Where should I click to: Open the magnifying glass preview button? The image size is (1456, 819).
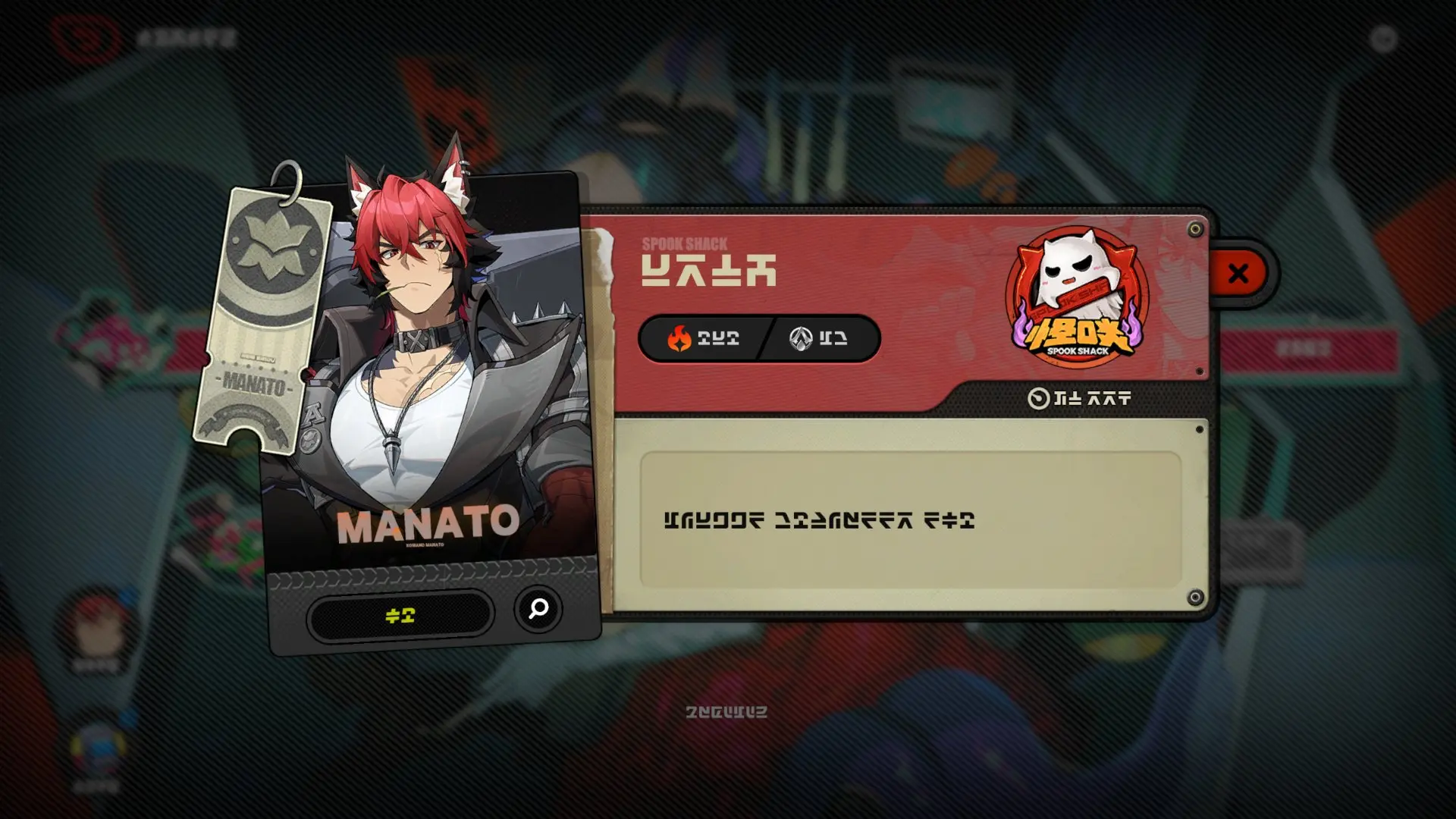[x=538, y=608]
